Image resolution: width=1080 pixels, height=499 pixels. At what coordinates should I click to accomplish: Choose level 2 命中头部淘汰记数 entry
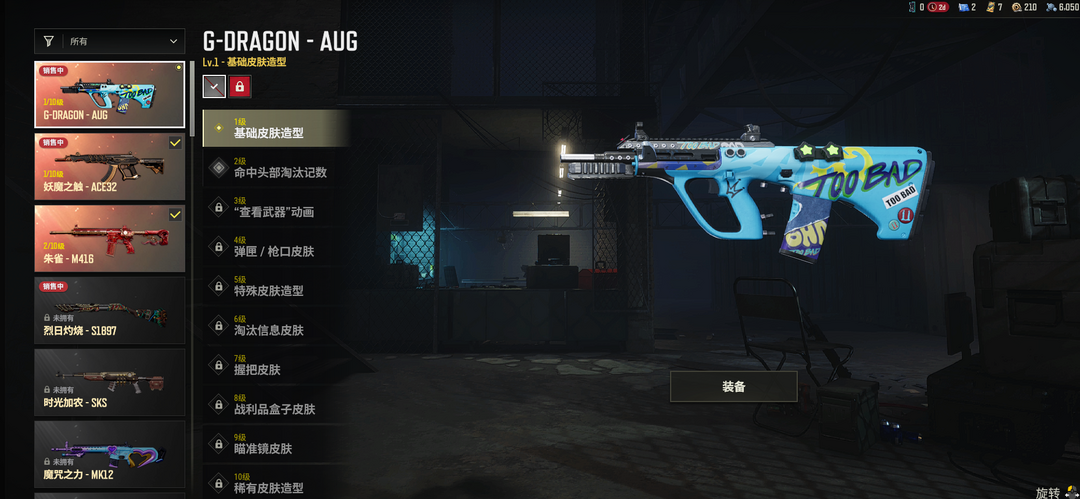click(x=276, y=168)
